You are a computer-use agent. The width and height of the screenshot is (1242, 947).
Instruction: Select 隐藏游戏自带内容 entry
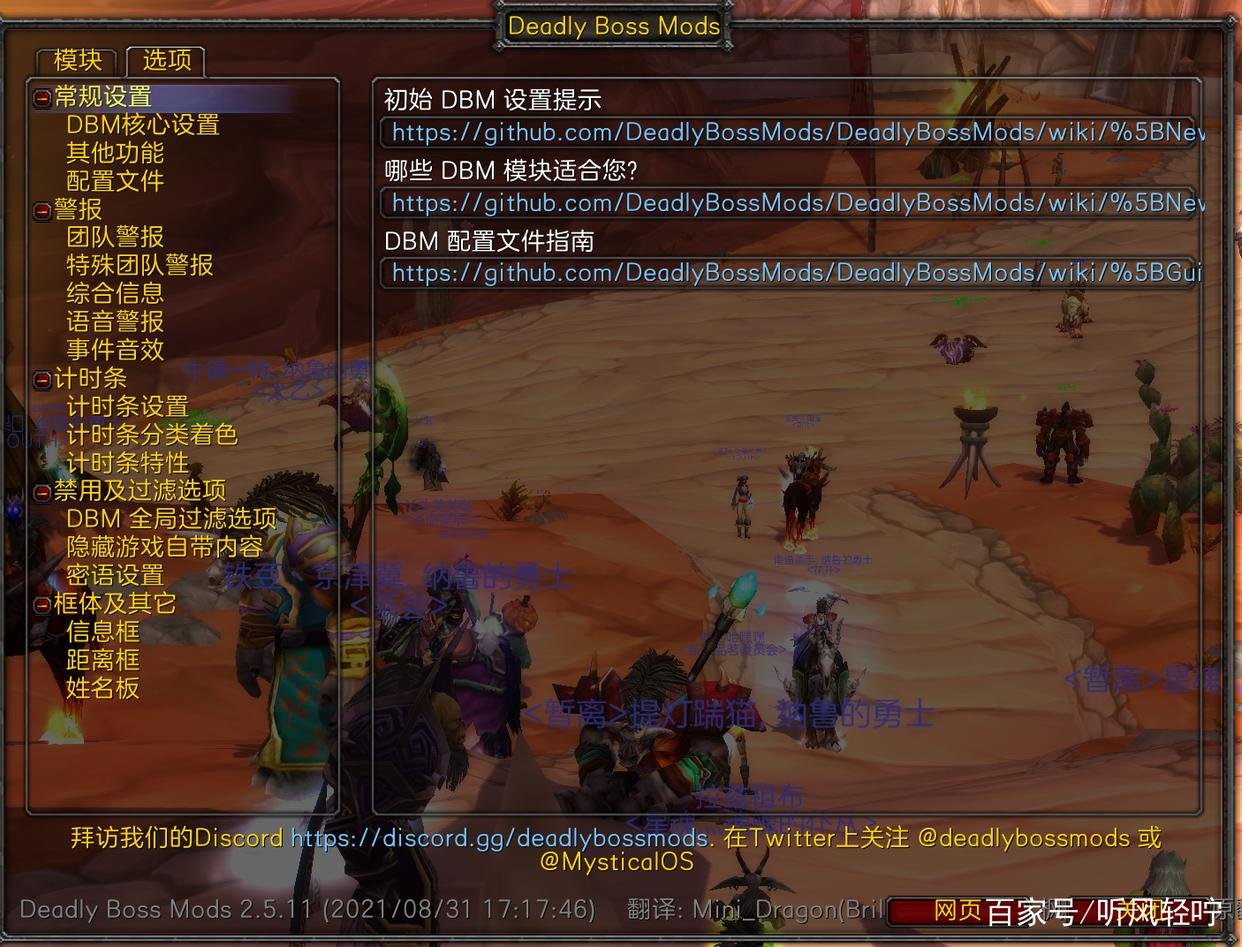tap(165, 547)
